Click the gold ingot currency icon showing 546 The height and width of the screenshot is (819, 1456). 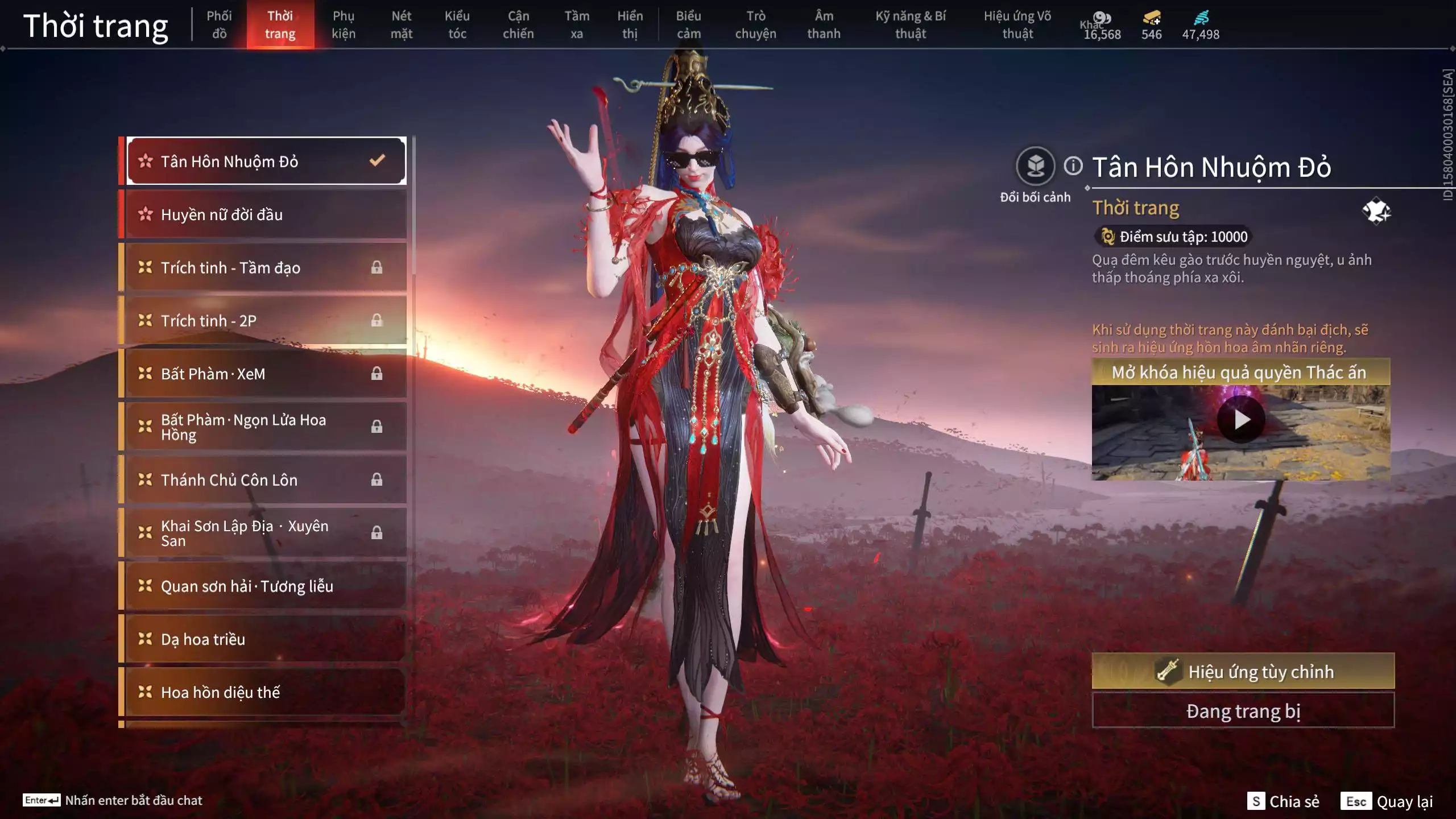pyautogui.click(x=1151, y=19)
